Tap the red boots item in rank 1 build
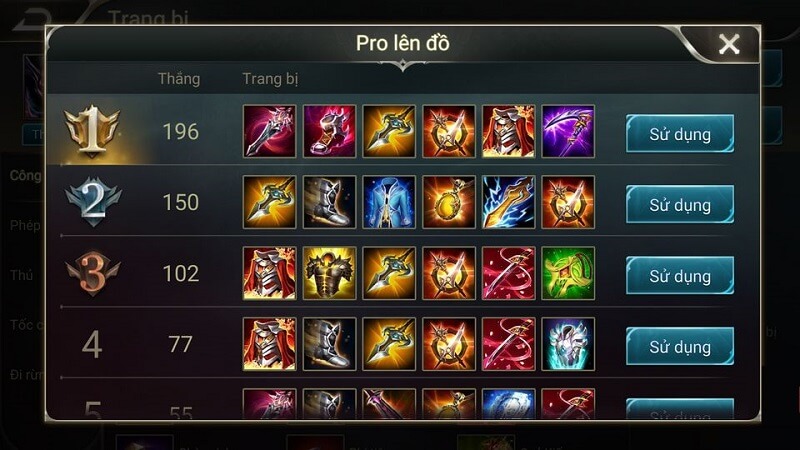Viewport: 800px width, 450px height. 329,132
